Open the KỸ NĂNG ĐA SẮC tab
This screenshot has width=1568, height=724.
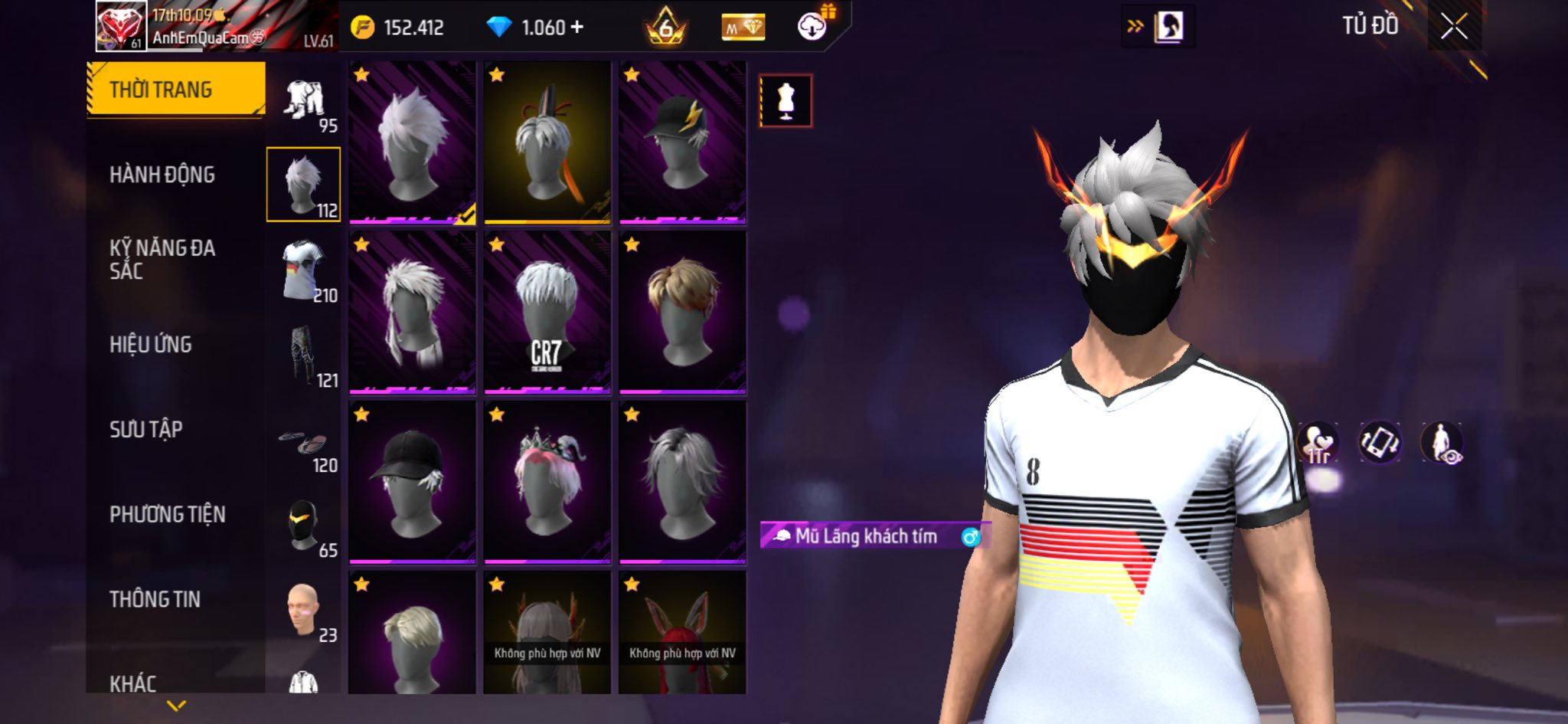[162, 259]
